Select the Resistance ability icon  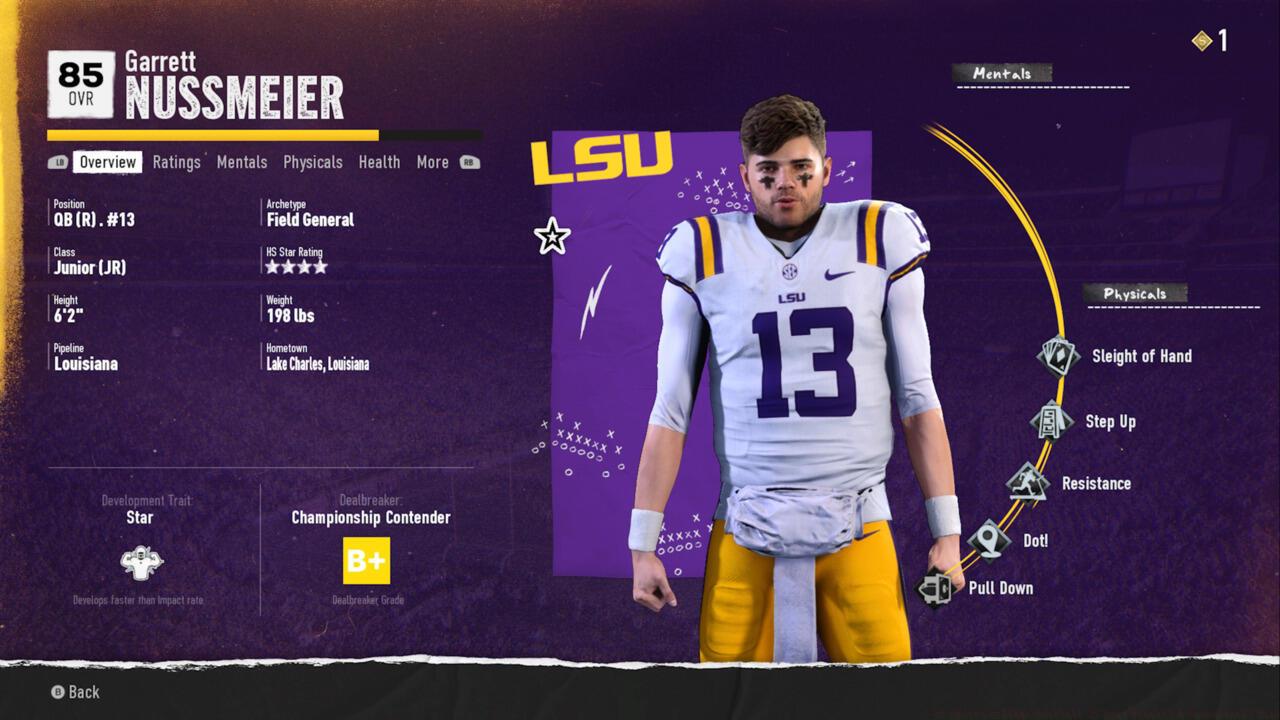pos(1027,483)
